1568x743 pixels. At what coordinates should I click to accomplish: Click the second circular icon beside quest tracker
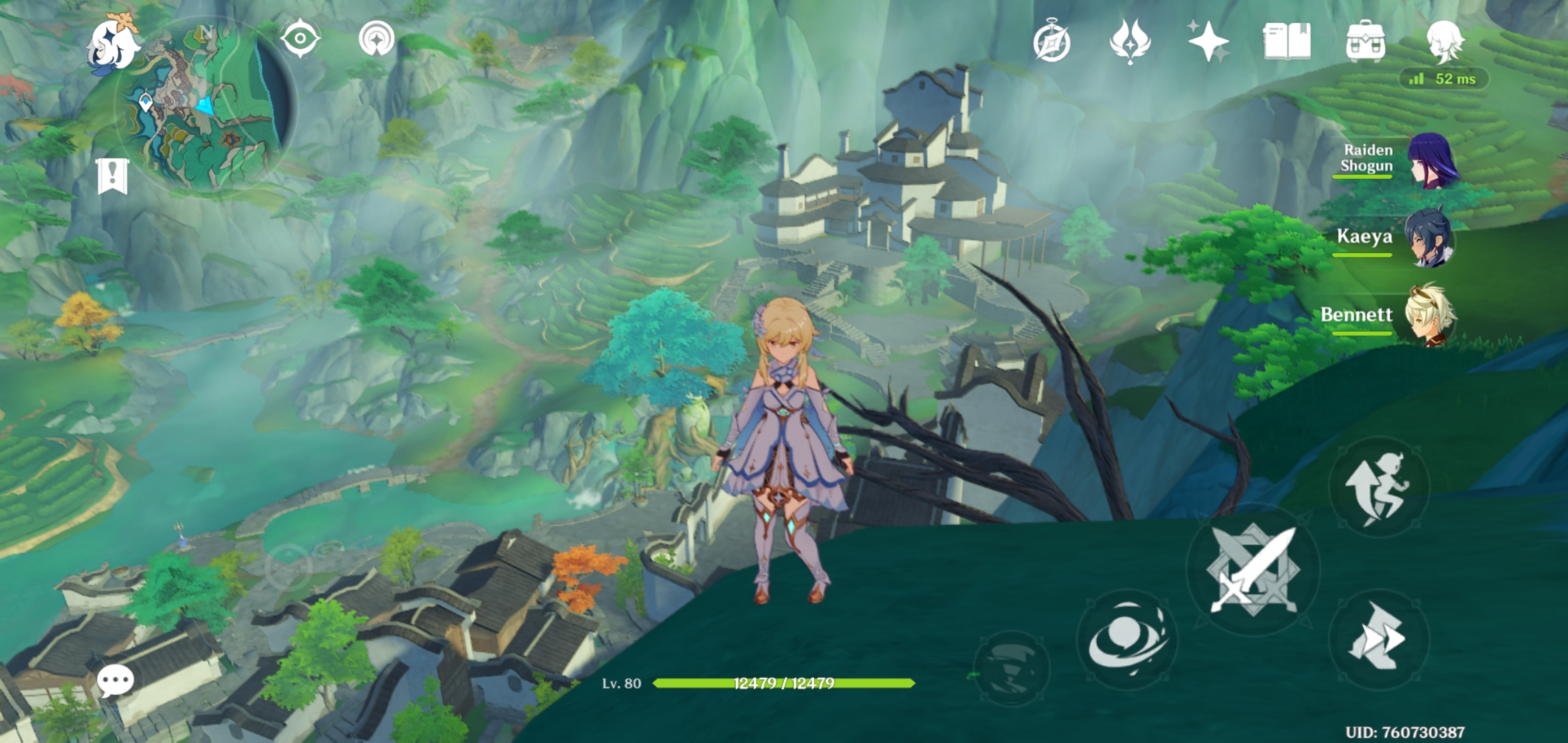point(375,39)
